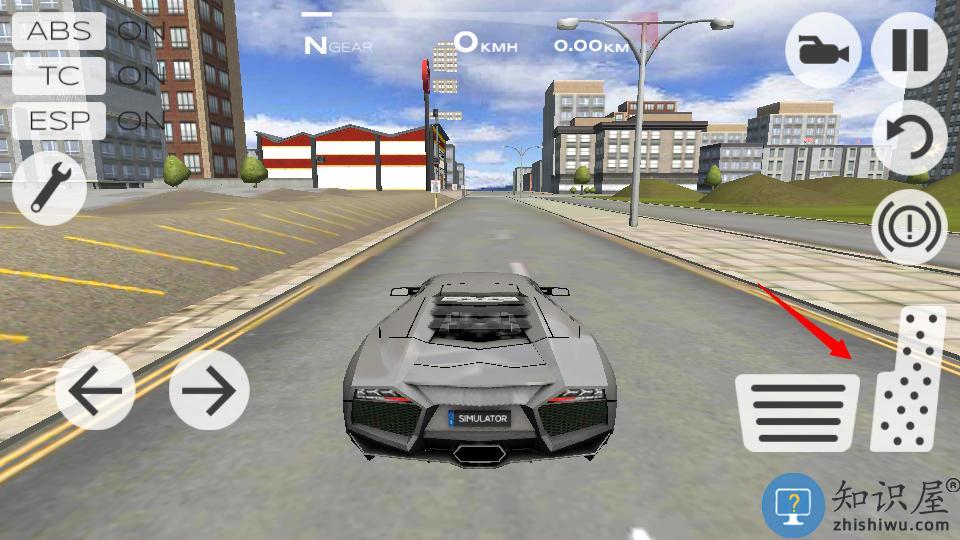
Task: Toggle the TC traction control
Action: click(x=60, y=75)
